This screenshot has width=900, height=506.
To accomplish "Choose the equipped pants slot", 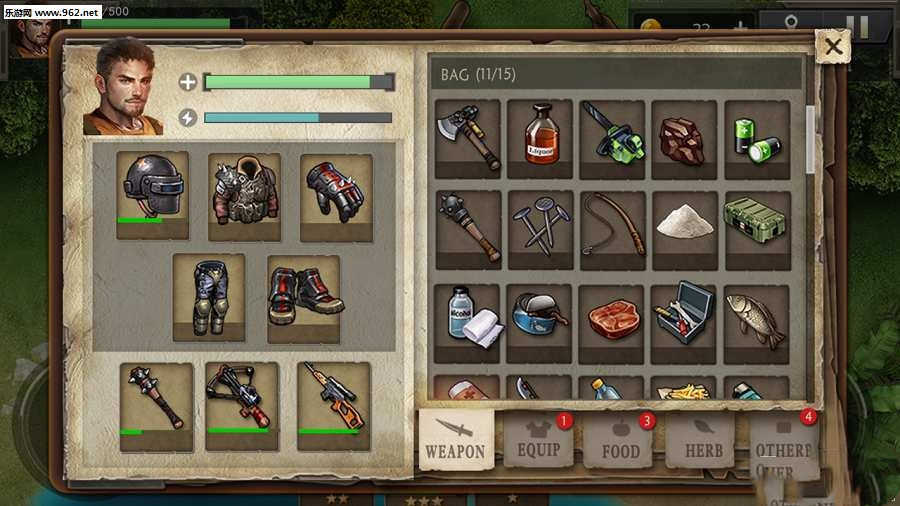I will 208,296.
